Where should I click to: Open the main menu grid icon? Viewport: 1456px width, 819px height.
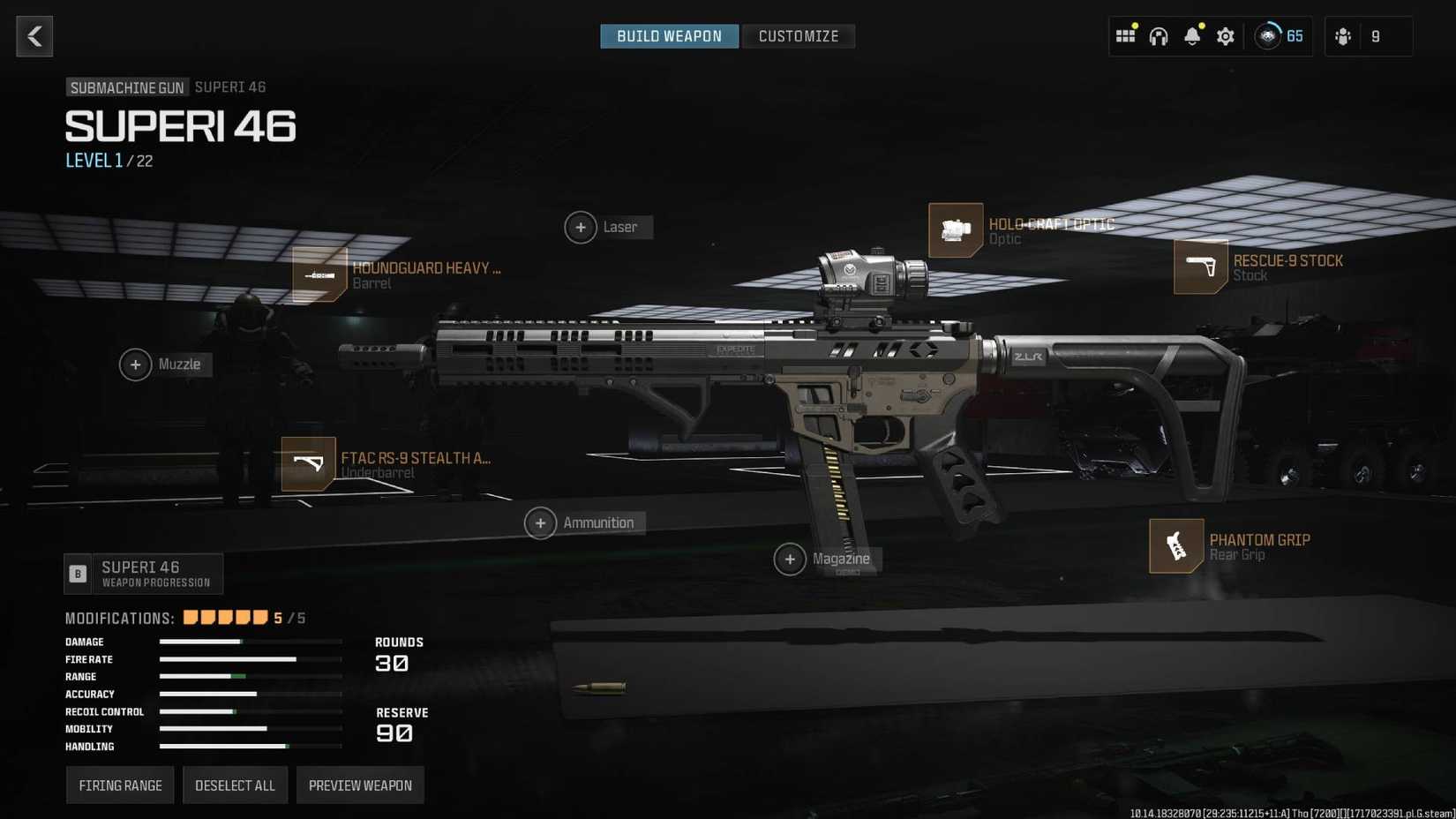(x=1125, y=36)
